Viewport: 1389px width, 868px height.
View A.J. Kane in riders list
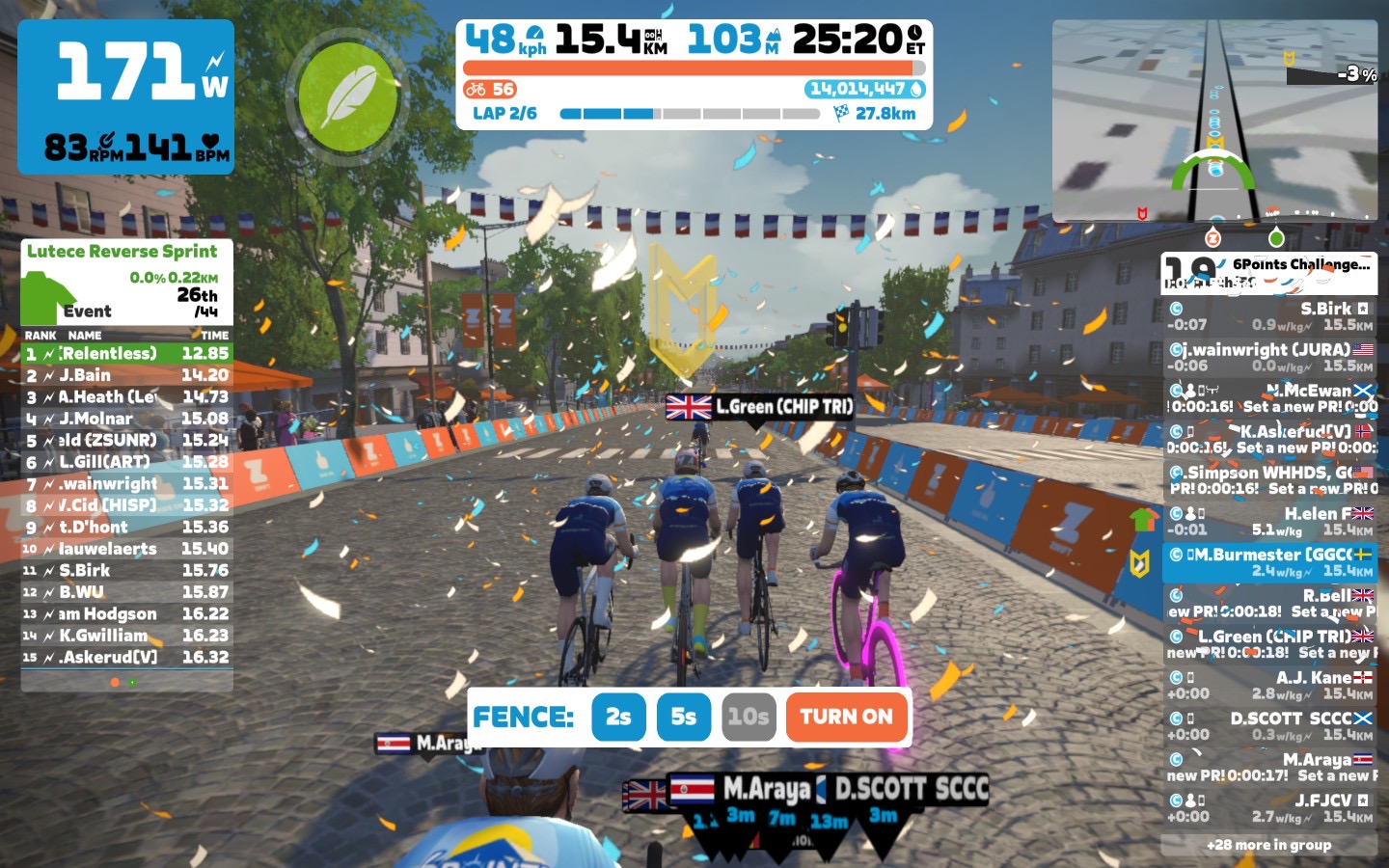click(1269, 685)
